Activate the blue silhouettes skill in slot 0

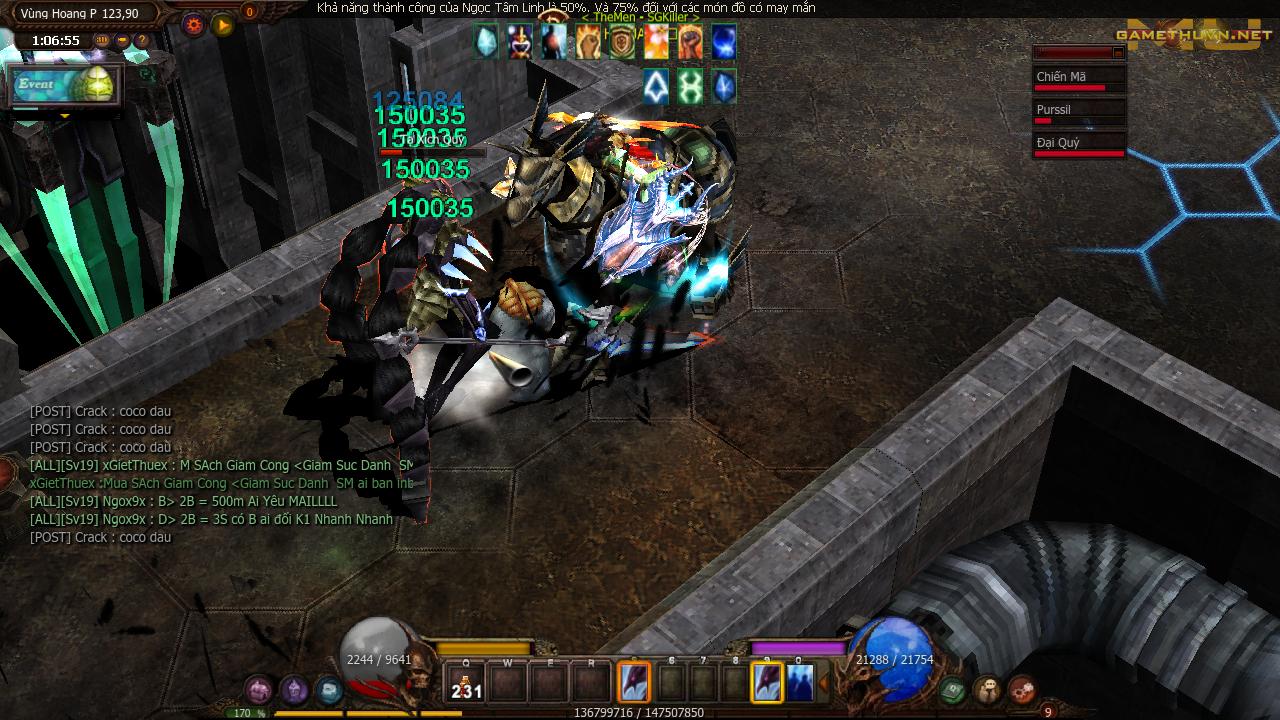coord(800,683)
